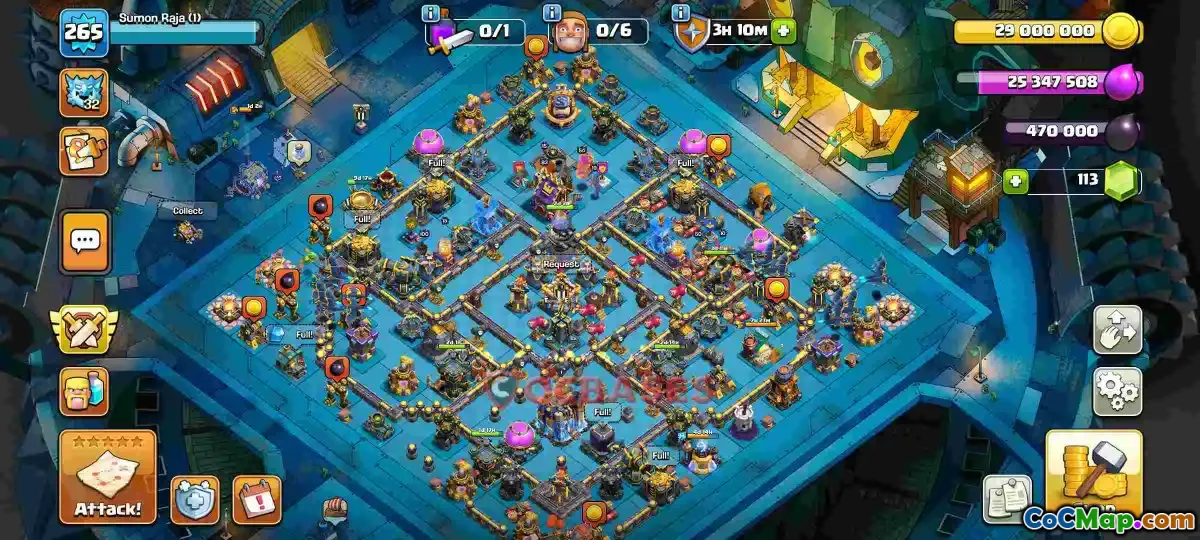Open the red events calendar
Image resolution: width=1200 pixels, height=540 pixels.
coord(256,498)
